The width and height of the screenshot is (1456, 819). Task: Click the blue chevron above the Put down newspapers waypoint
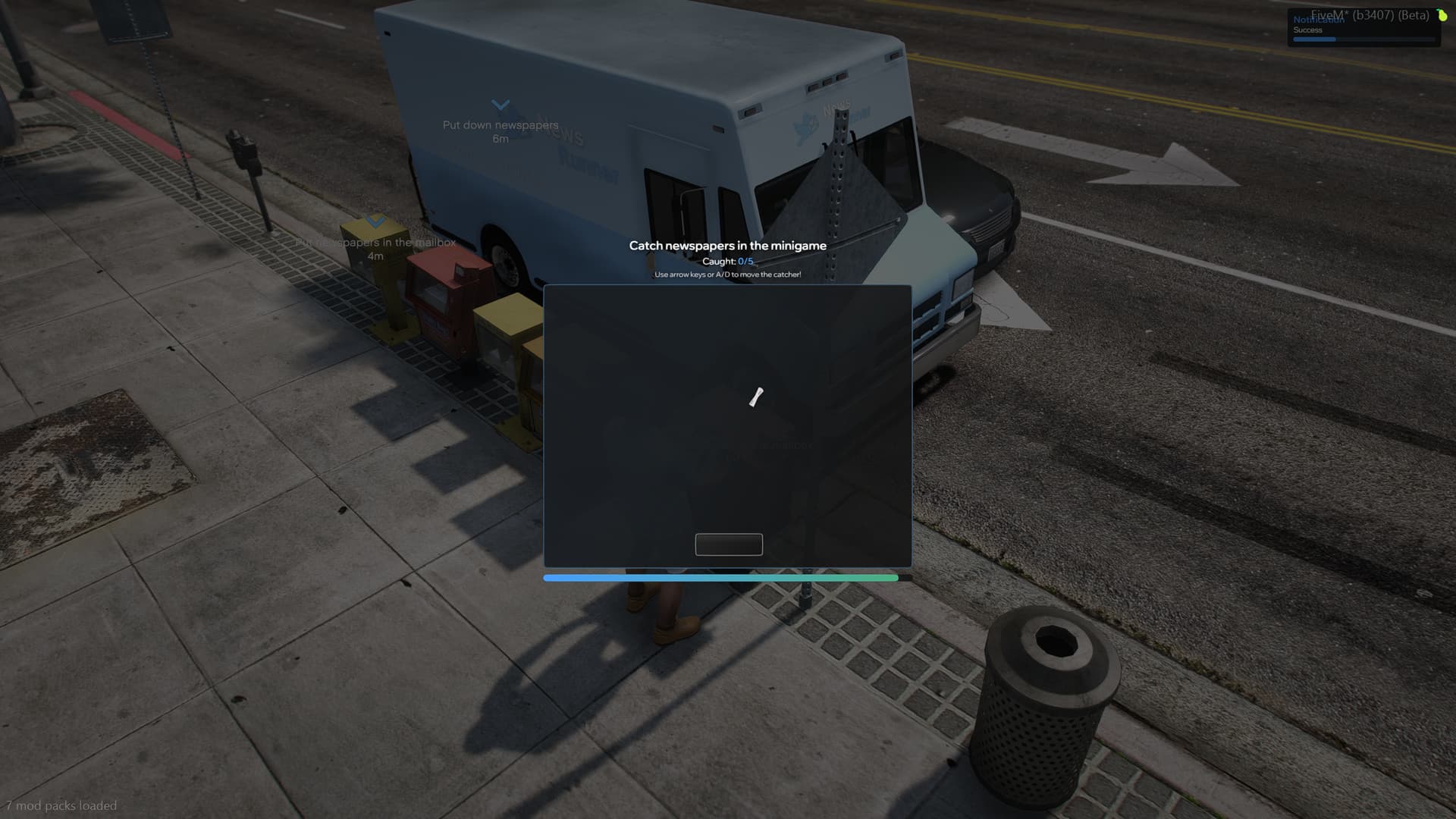(x=499, y=102)
